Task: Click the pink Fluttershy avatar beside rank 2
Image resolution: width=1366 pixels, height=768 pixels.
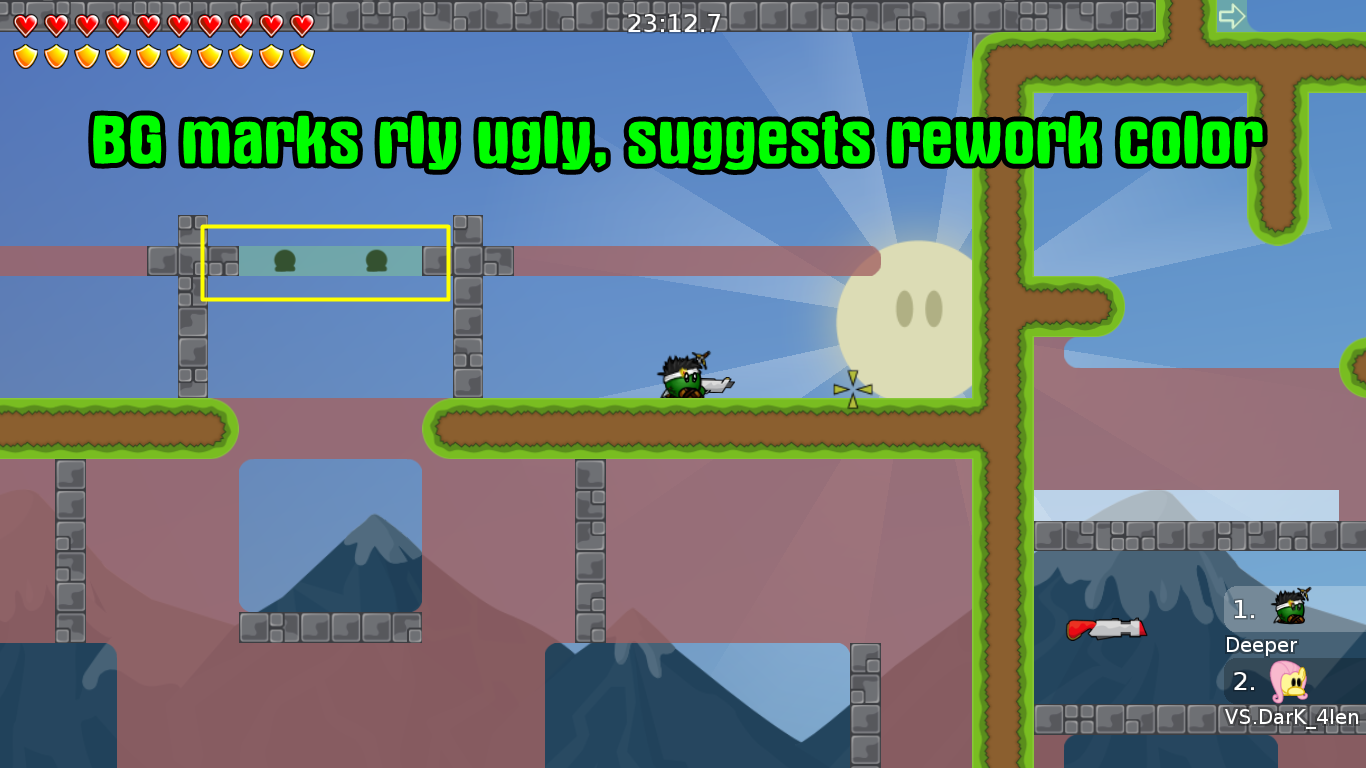Action: [x=1288, y=683]
